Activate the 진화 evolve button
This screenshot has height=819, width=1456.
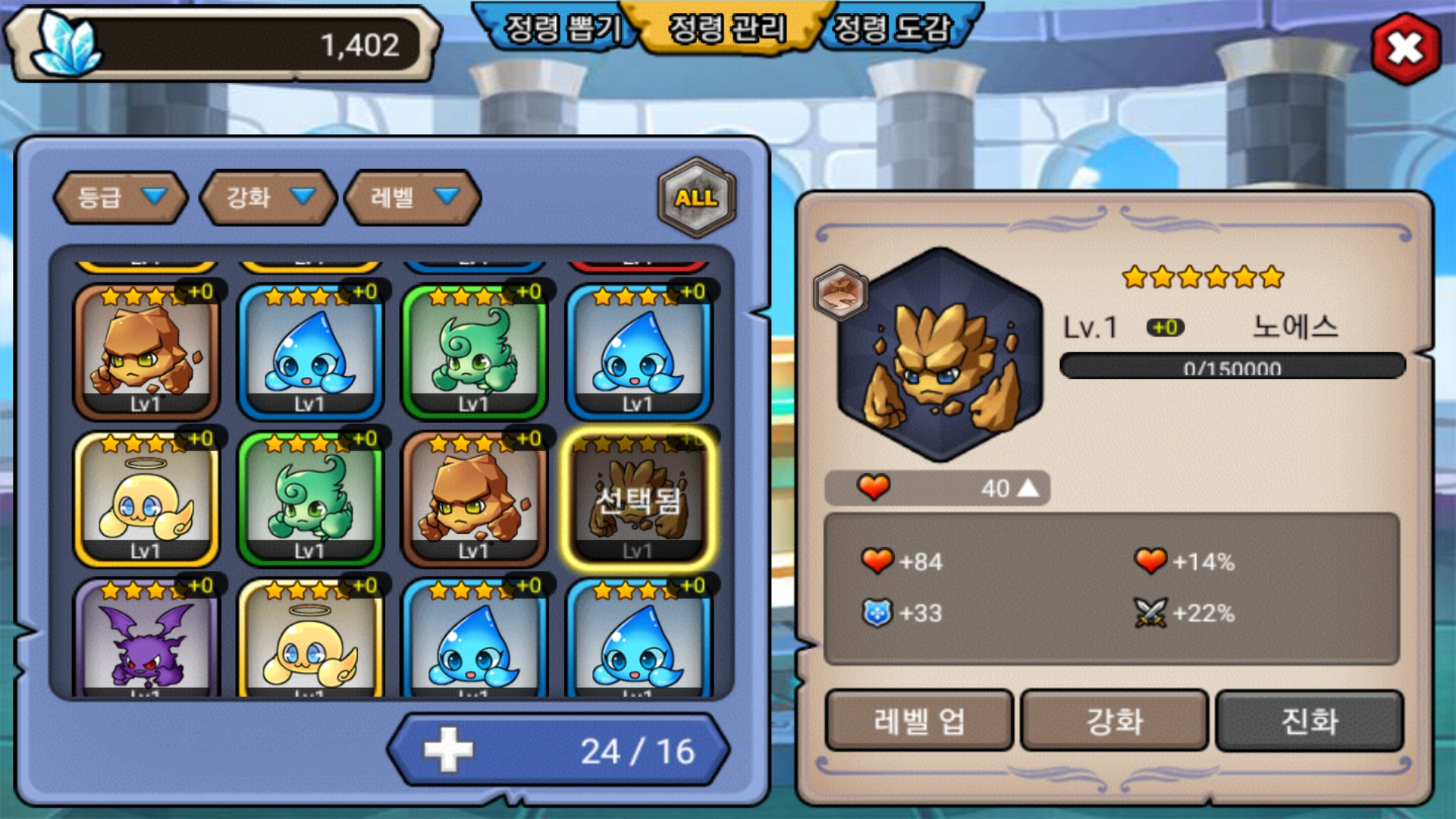1310,720
